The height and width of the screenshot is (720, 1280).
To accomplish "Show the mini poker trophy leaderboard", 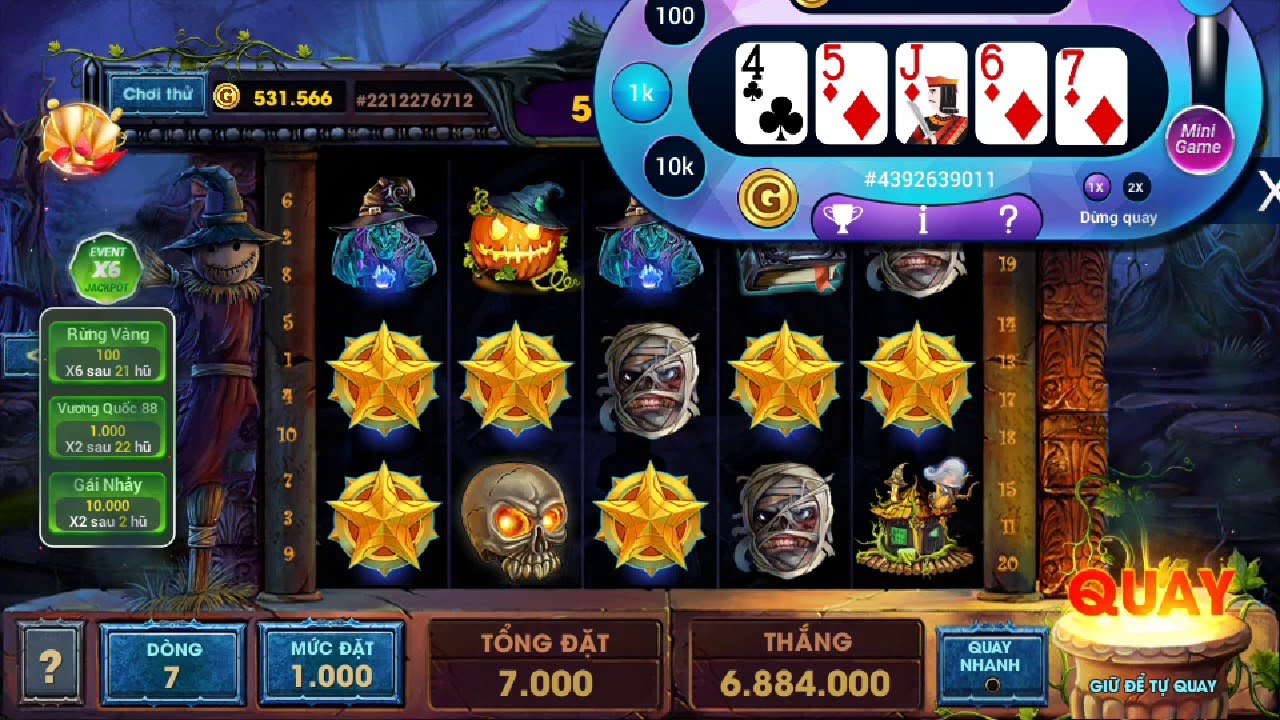I will (842, 218).
